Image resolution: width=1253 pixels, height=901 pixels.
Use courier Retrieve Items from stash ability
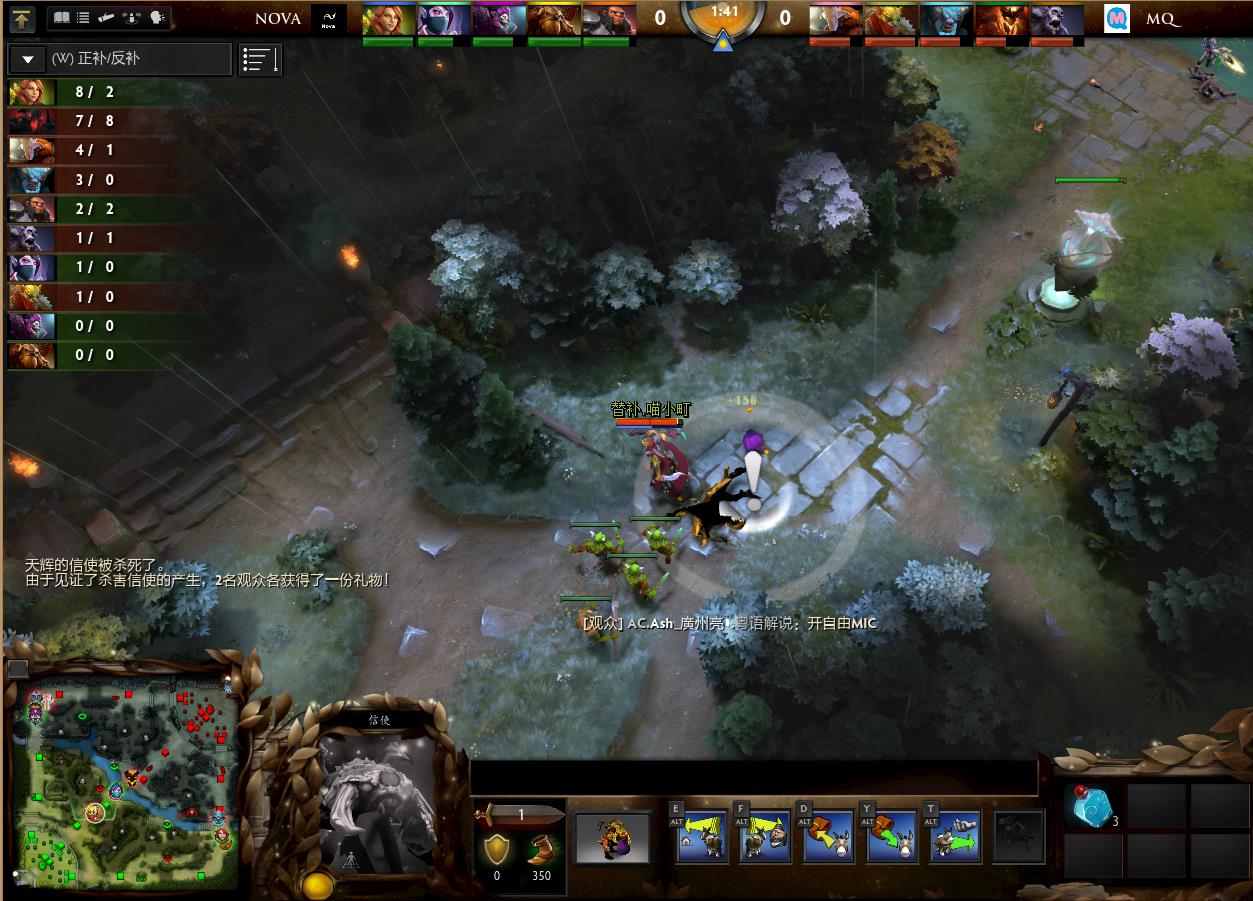(892, 838)
